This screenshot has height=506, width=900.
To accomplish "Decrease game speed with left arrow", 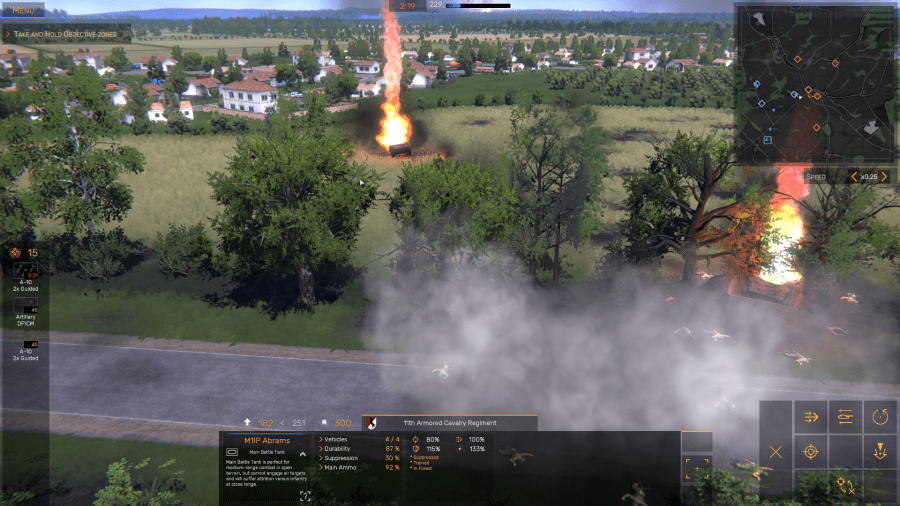I will pos(853,177).
